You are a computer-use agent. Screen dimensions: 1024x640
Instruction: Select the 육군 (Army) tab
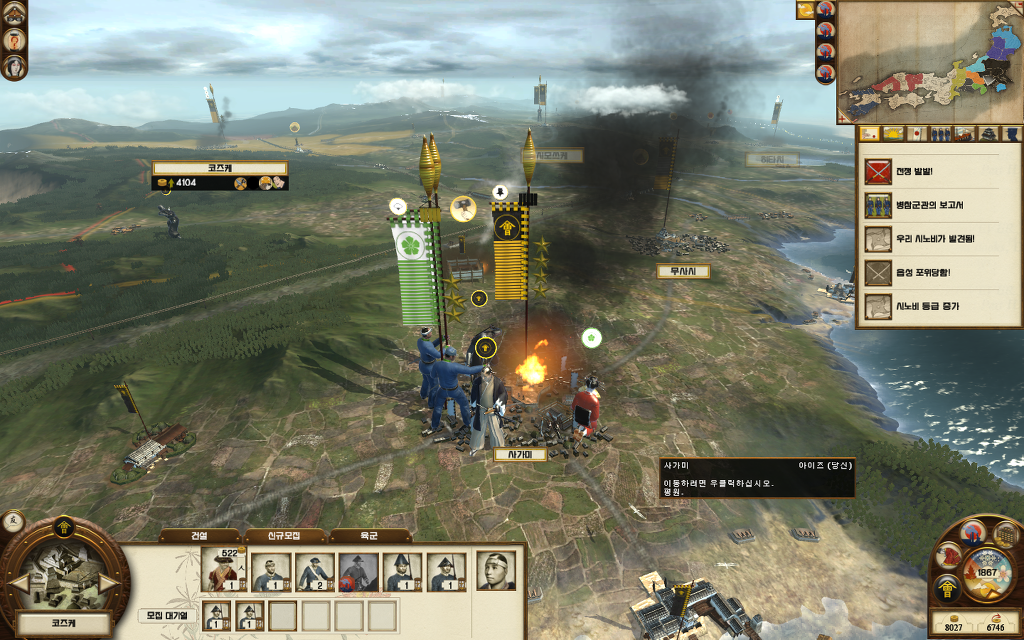tap(370, 536)
